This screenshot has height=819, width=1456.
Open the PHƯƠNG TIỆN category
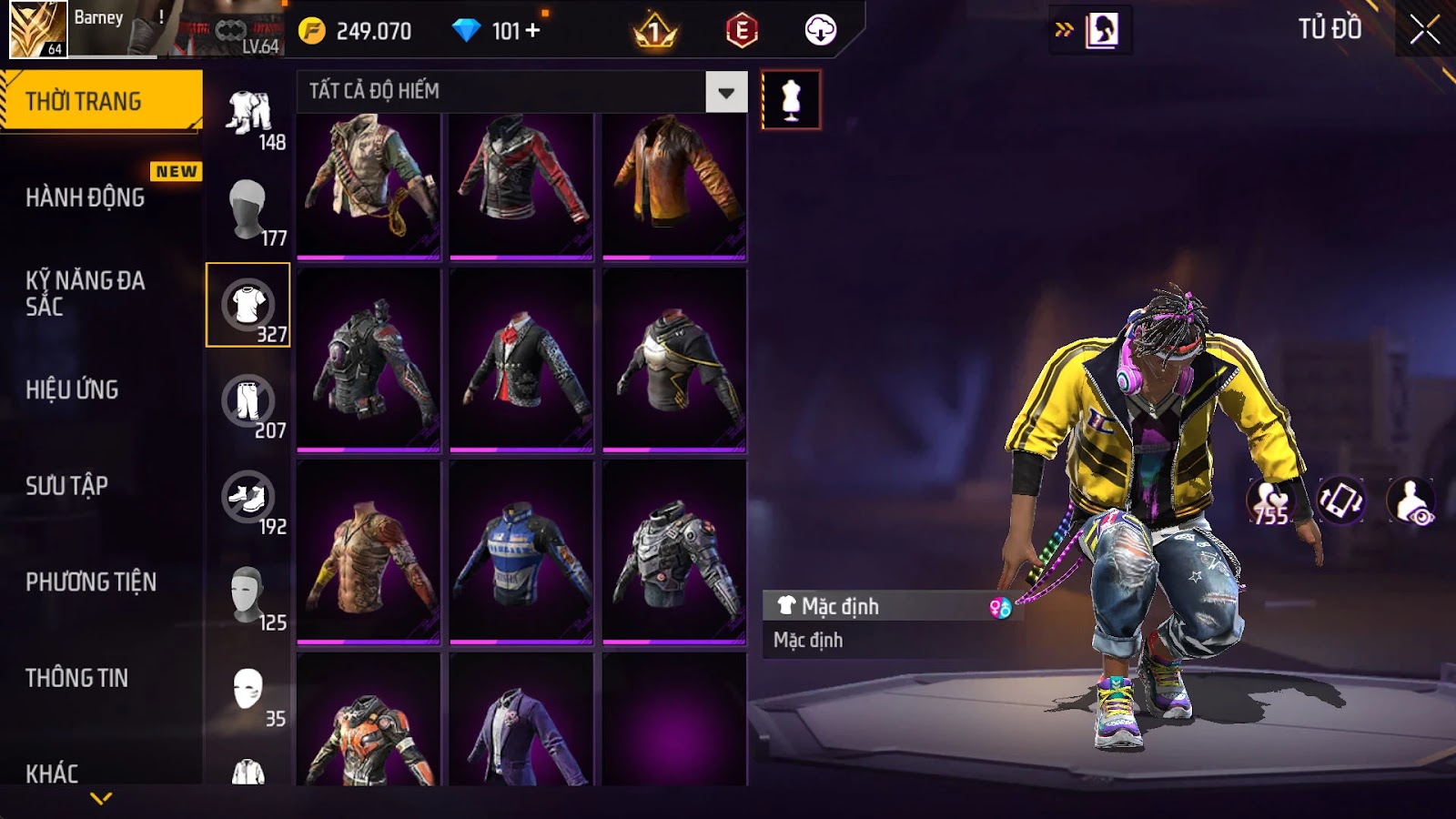click(x=91, y=582)
